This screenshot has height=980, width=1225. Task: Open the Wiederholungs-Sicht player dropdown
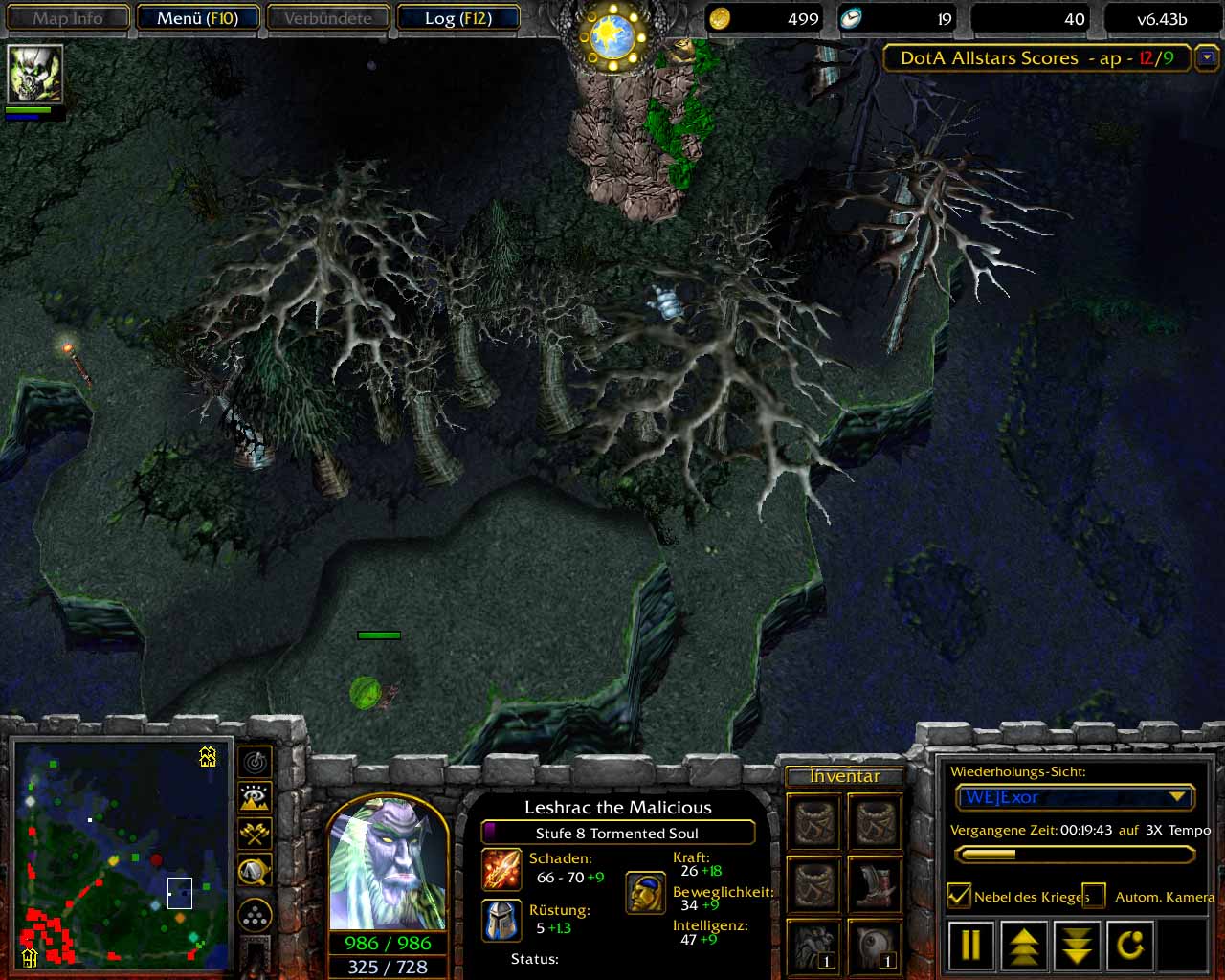point(1177,797)
